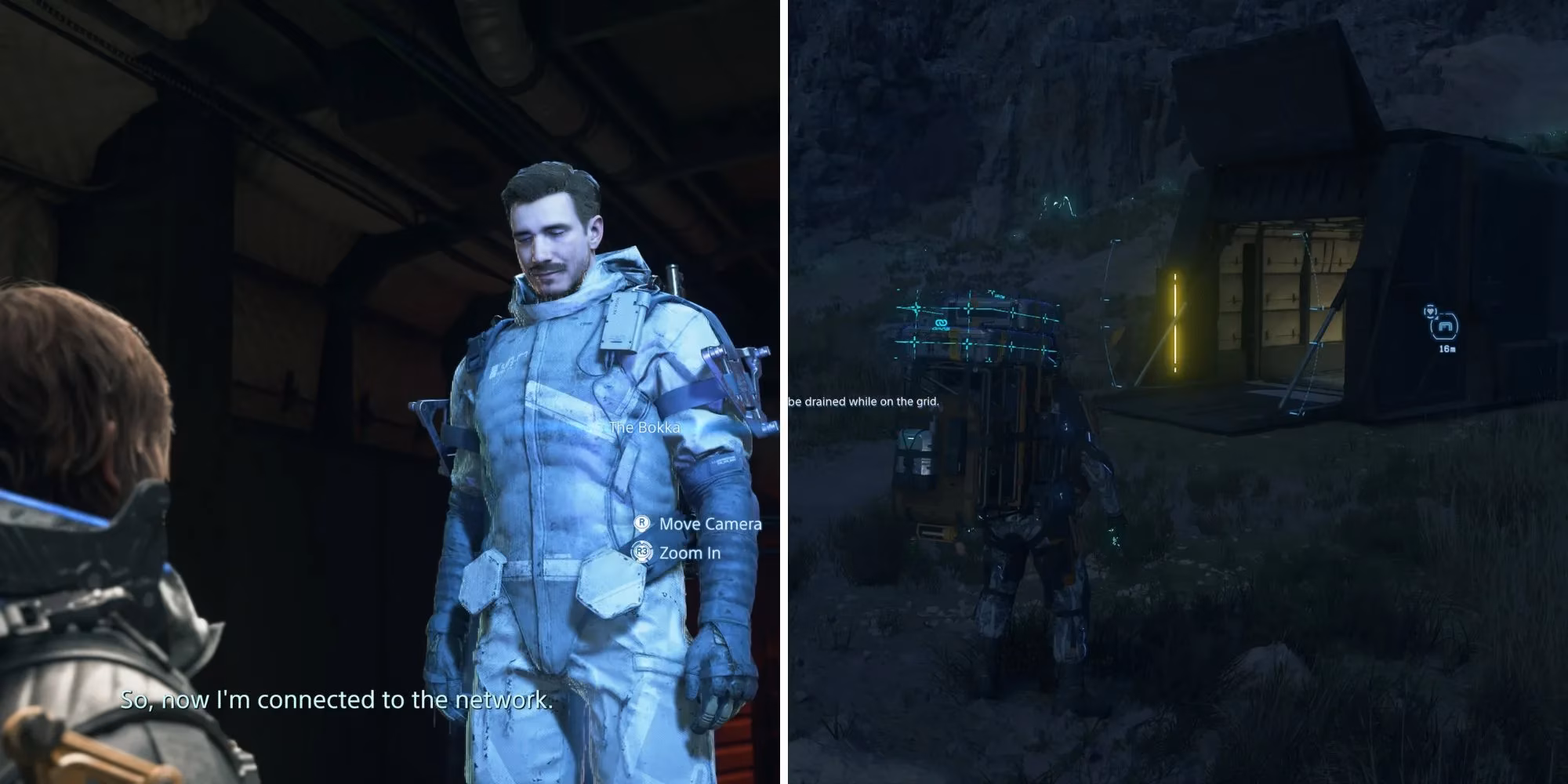Click the heart icon above the distance marker
This screenshot has width=1568, height=784.
[x=1430, y=310]
